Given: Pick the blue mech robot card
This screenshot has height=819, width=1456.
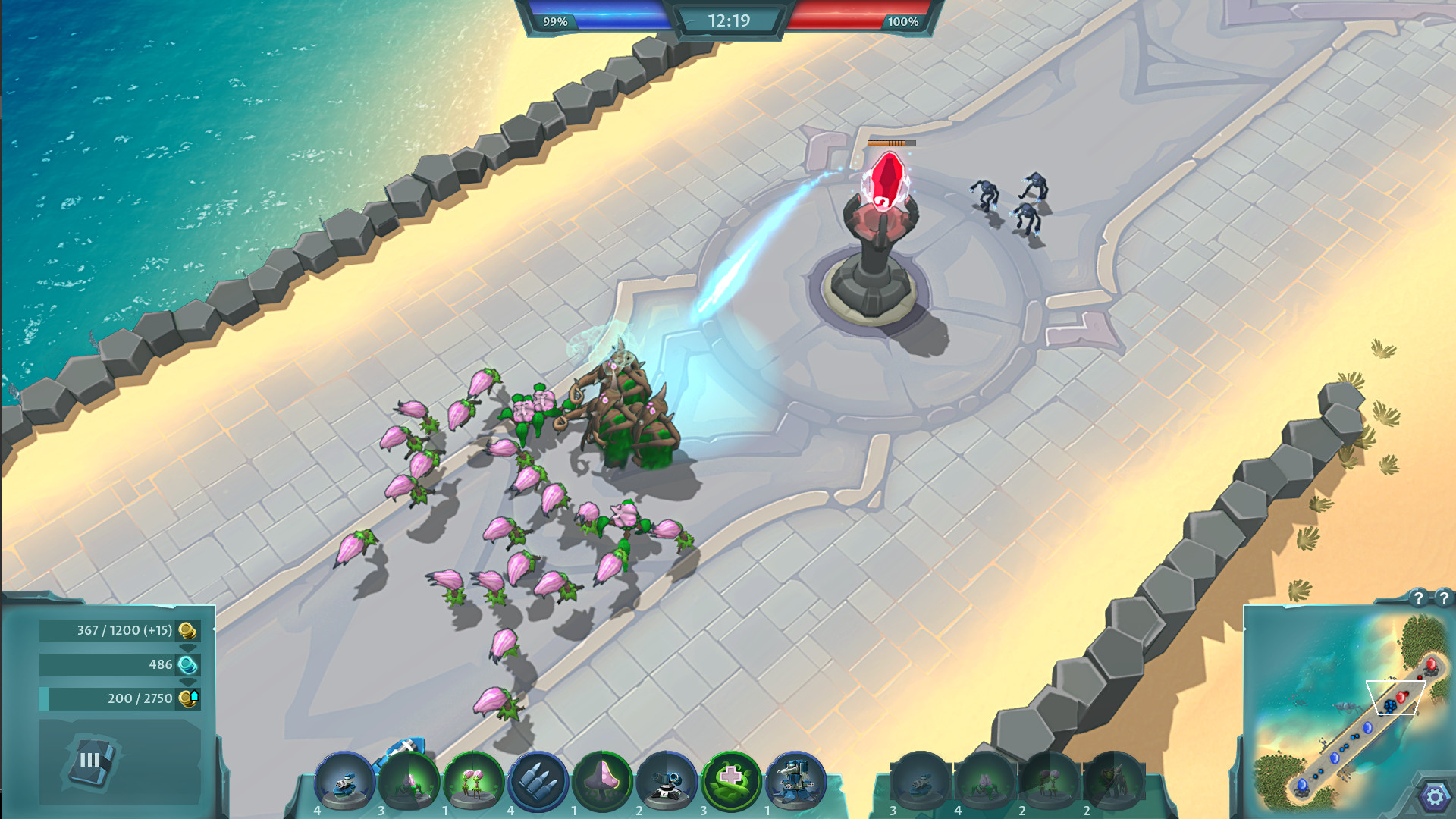Looking at the screenshot, I should pyautogui.click(x=795, y=781).
